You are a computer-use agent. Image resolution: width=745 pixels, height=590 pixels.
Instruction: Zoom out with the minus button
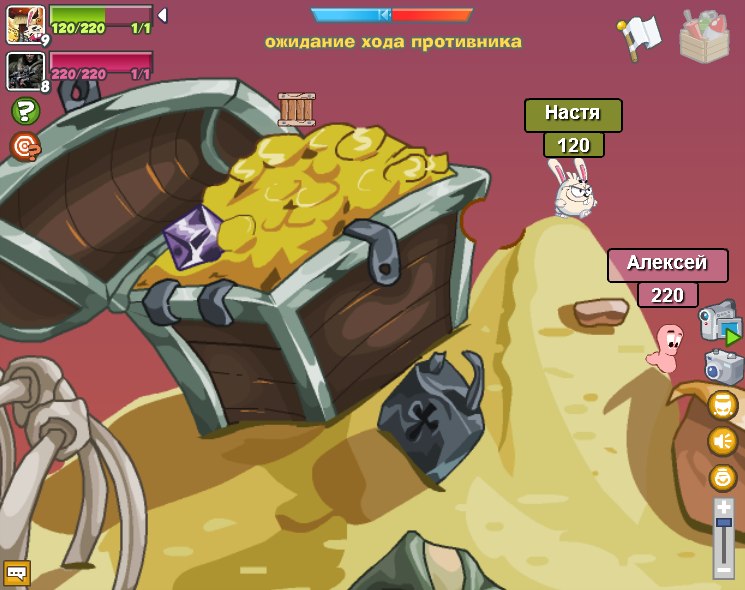click(x=723, y=570)
